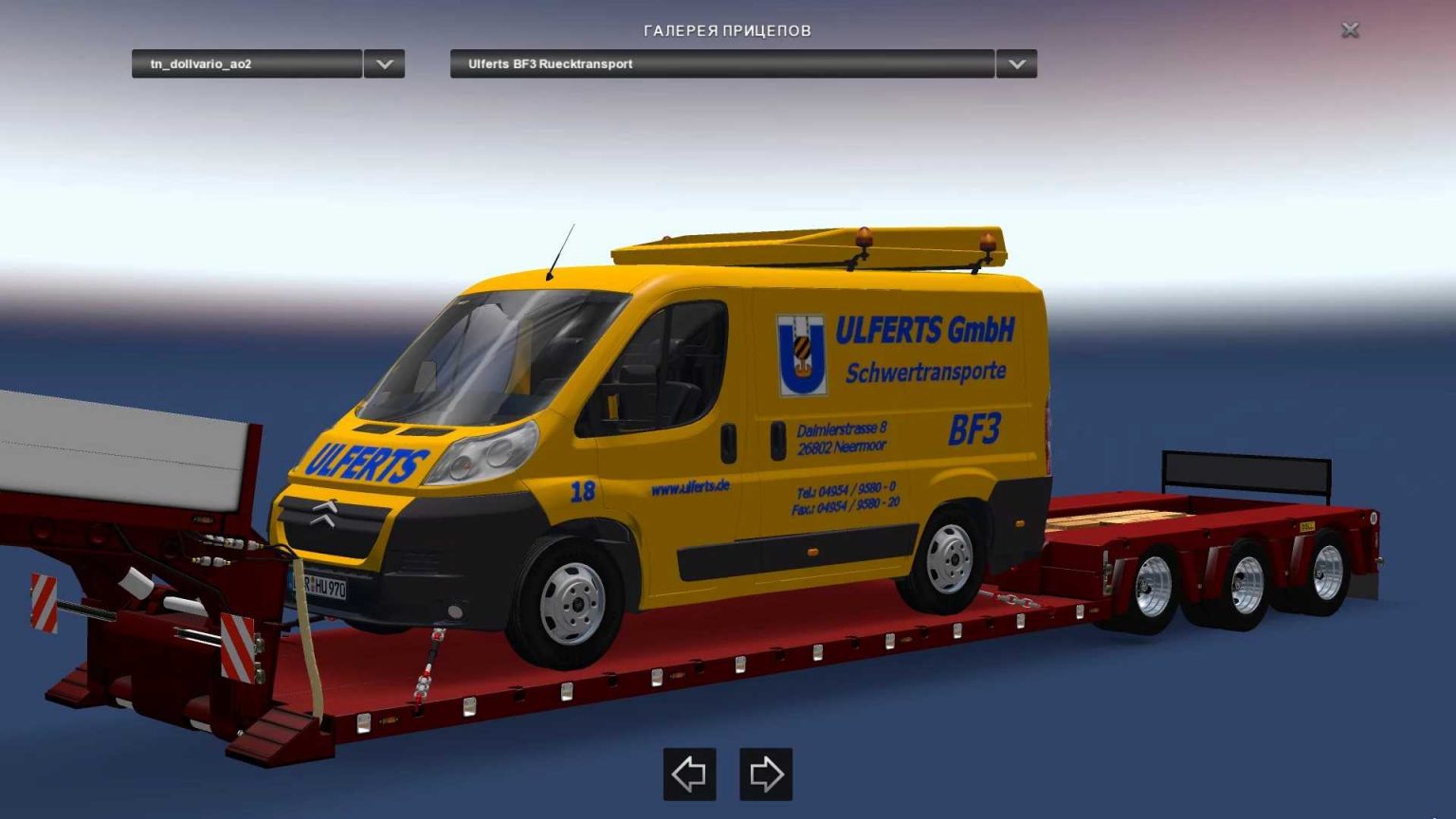Click the ГАЛЕРЕЯ ПРИЦЕПОВ title header
The width and height of the screenshot is (1456, 819).
(727, 29)
